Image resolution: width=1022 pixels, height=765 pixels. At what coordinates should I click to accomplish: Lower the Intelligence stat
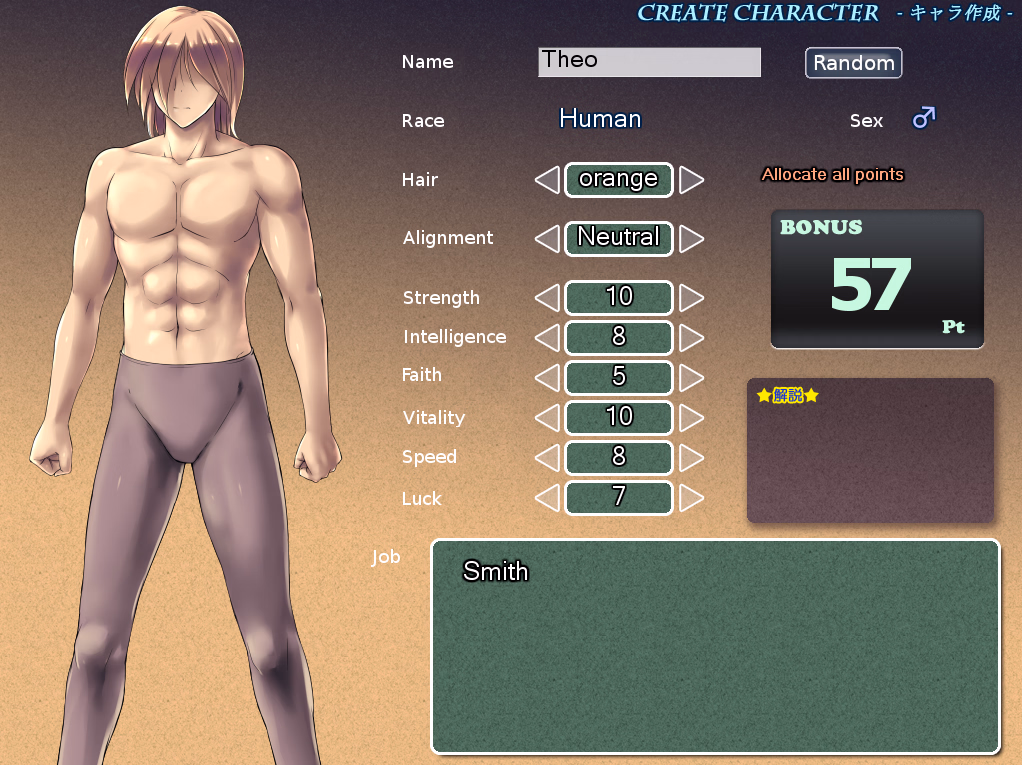tap(547, 338)
